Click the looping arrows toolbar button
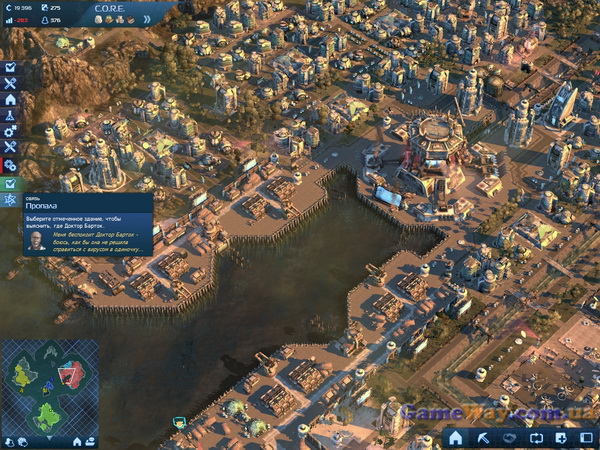The image size is (600, 450). [535, 438]
